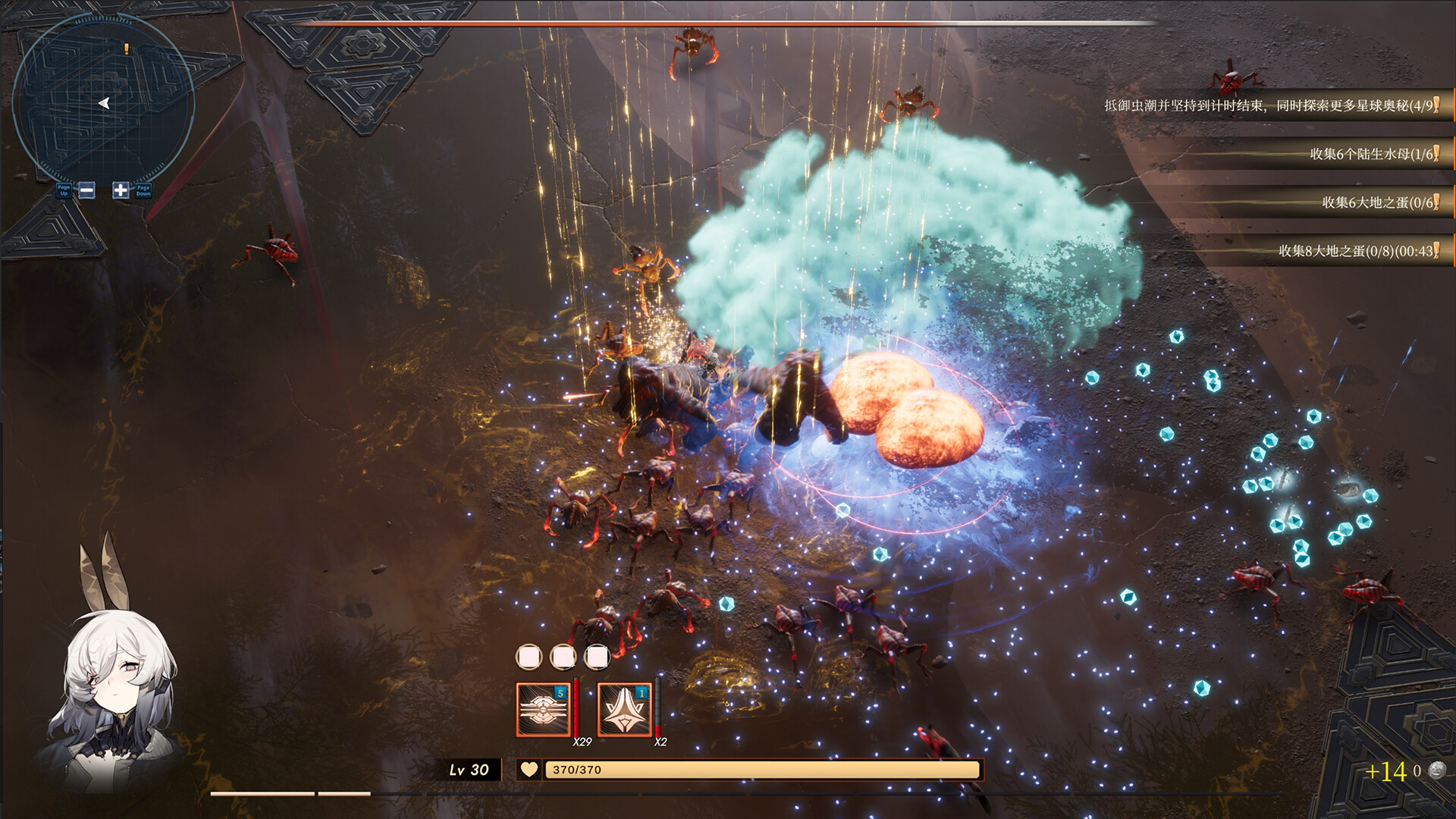The image size is (1456, 819).
Task: Select the timed collect 8 earth eggs objective
Action: coord(1357,251)
